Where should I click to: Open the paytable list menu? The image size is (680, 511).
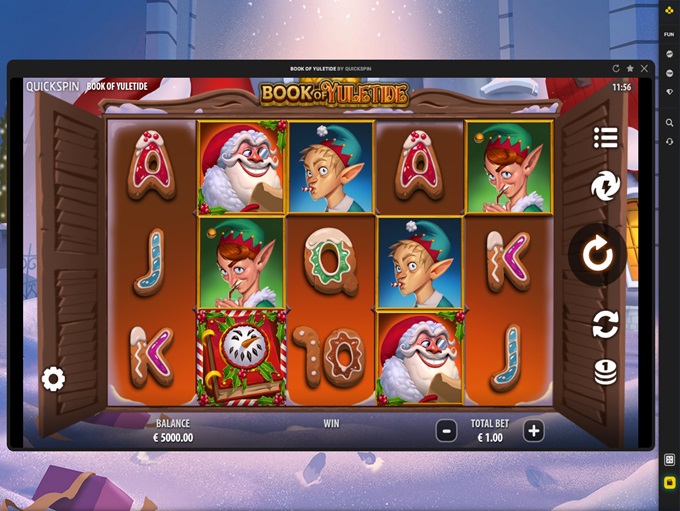605,138
